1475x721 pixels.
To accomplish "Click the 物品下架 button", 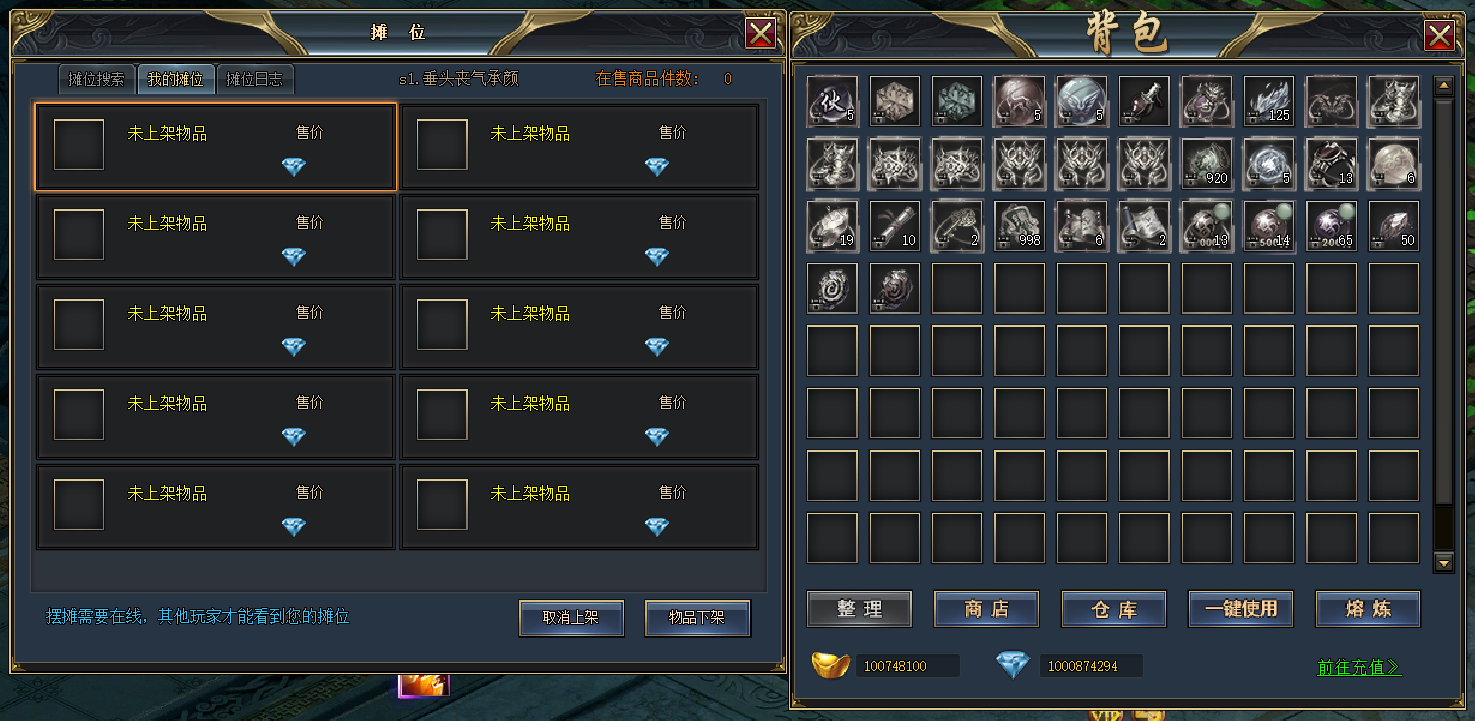I will (x=697, y=618).
